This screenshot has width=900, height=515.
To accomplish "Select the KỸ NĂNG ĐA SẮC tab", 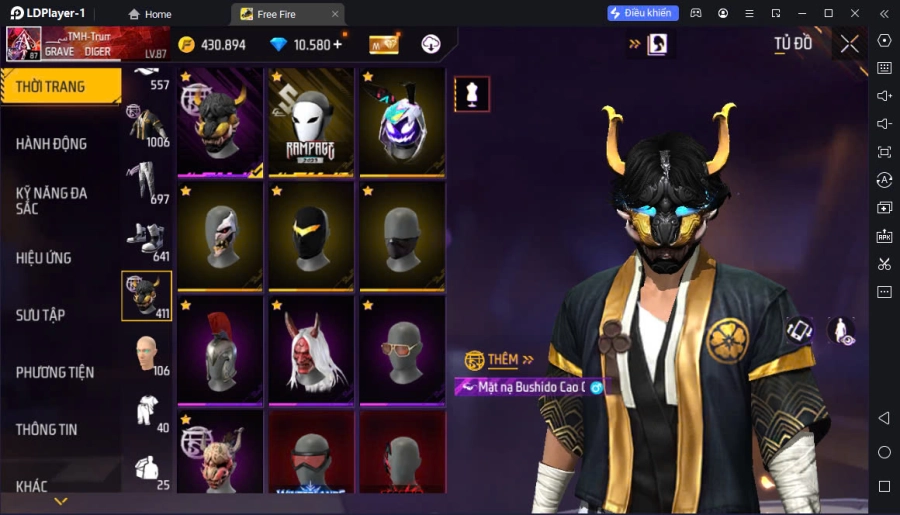I will (52, 200).
